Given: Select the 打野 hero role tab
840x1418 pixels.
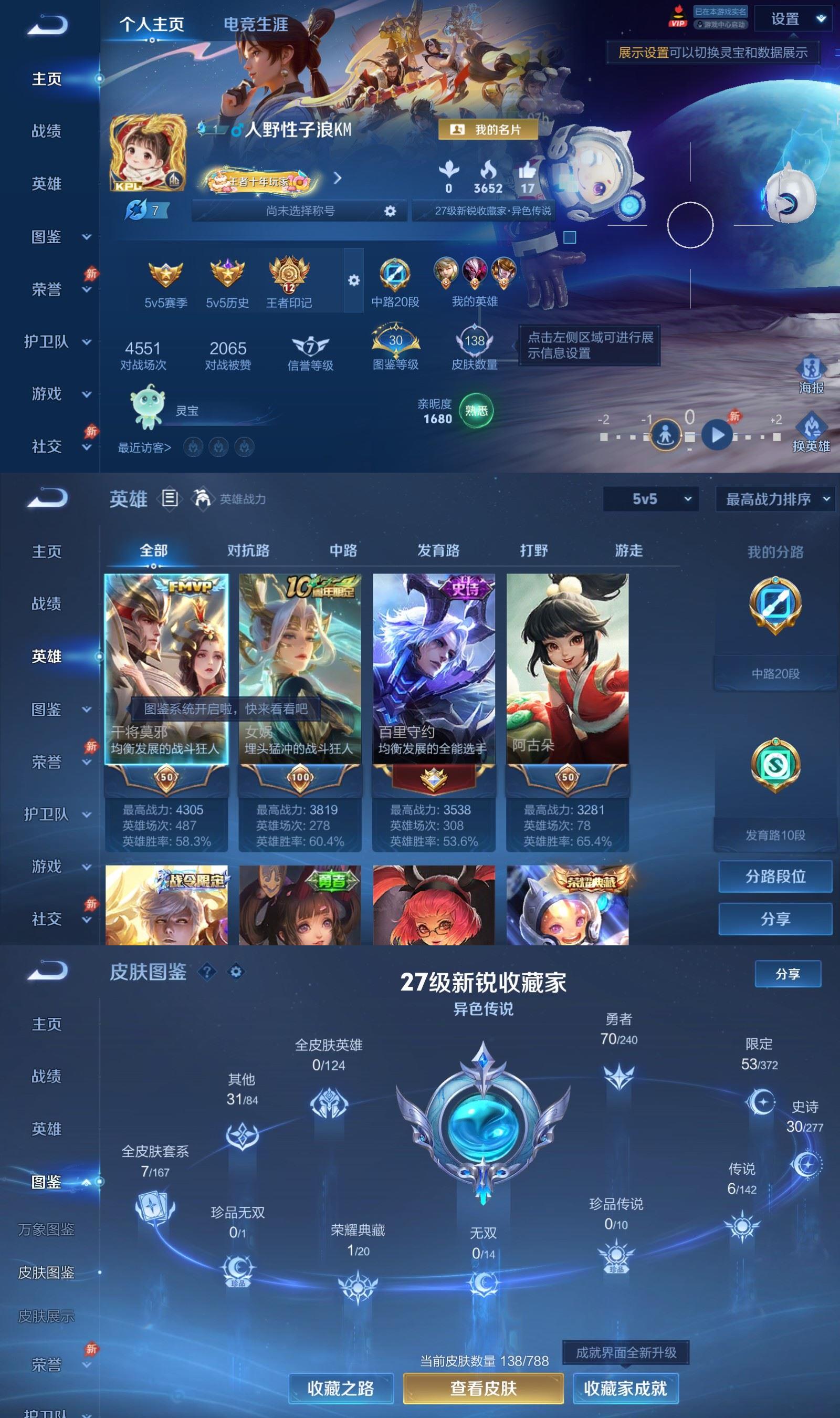Looking at the screenshot, I should pyautogui.click(x=530, y=550).
